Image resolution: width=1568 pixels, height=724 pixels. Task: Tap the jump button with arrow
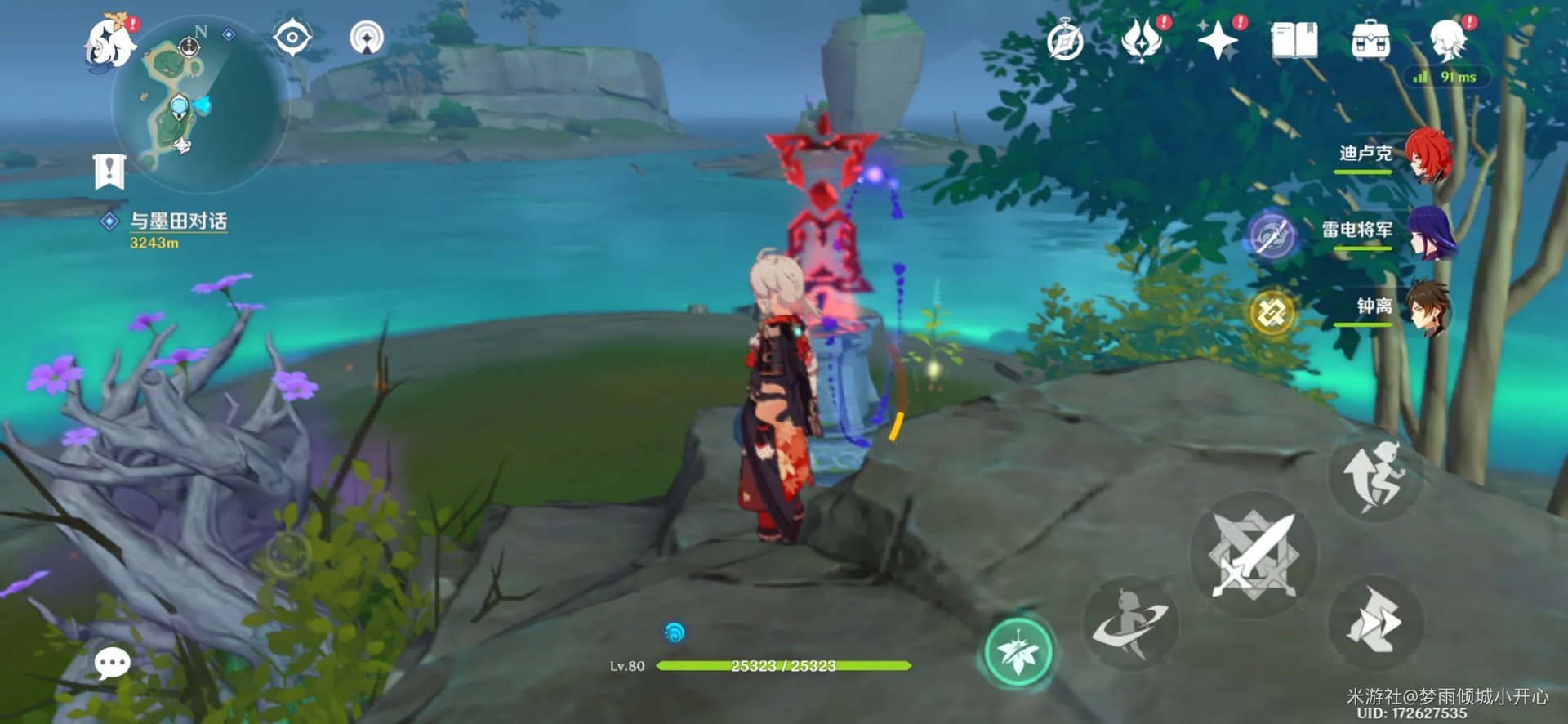click(1376, 476)
